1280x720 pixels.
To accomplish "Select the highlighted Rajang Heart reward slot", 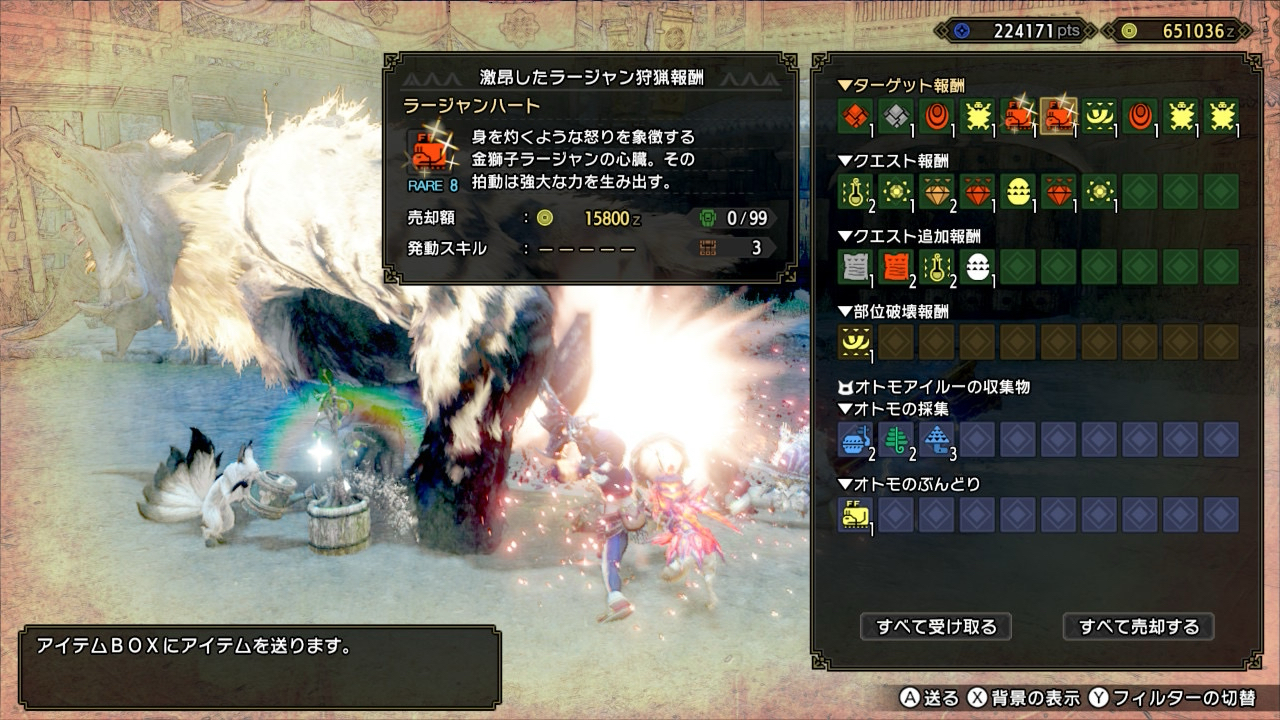I will pos(1059,116).
